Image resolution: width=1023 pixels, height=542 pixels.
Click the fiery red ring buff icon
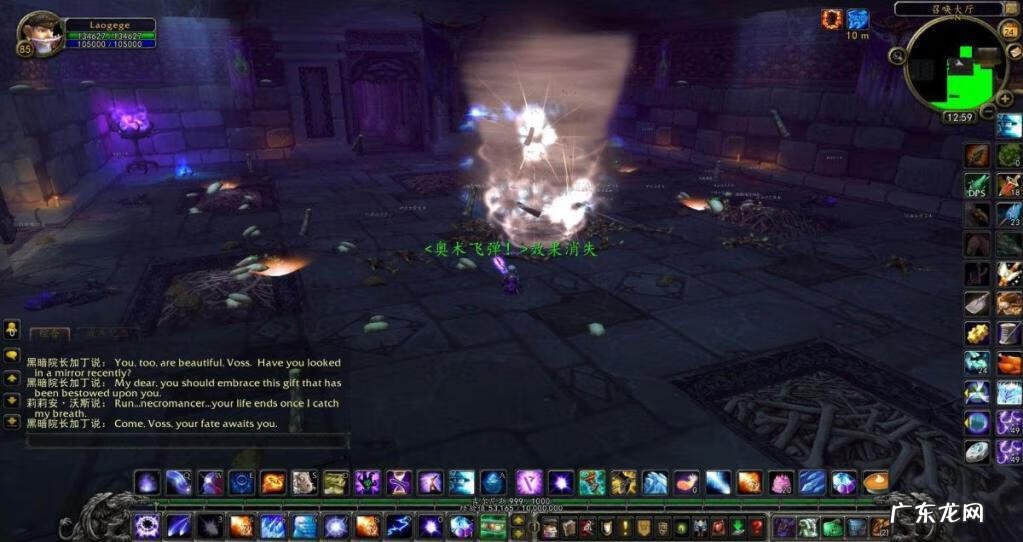(x=831, y=18)
